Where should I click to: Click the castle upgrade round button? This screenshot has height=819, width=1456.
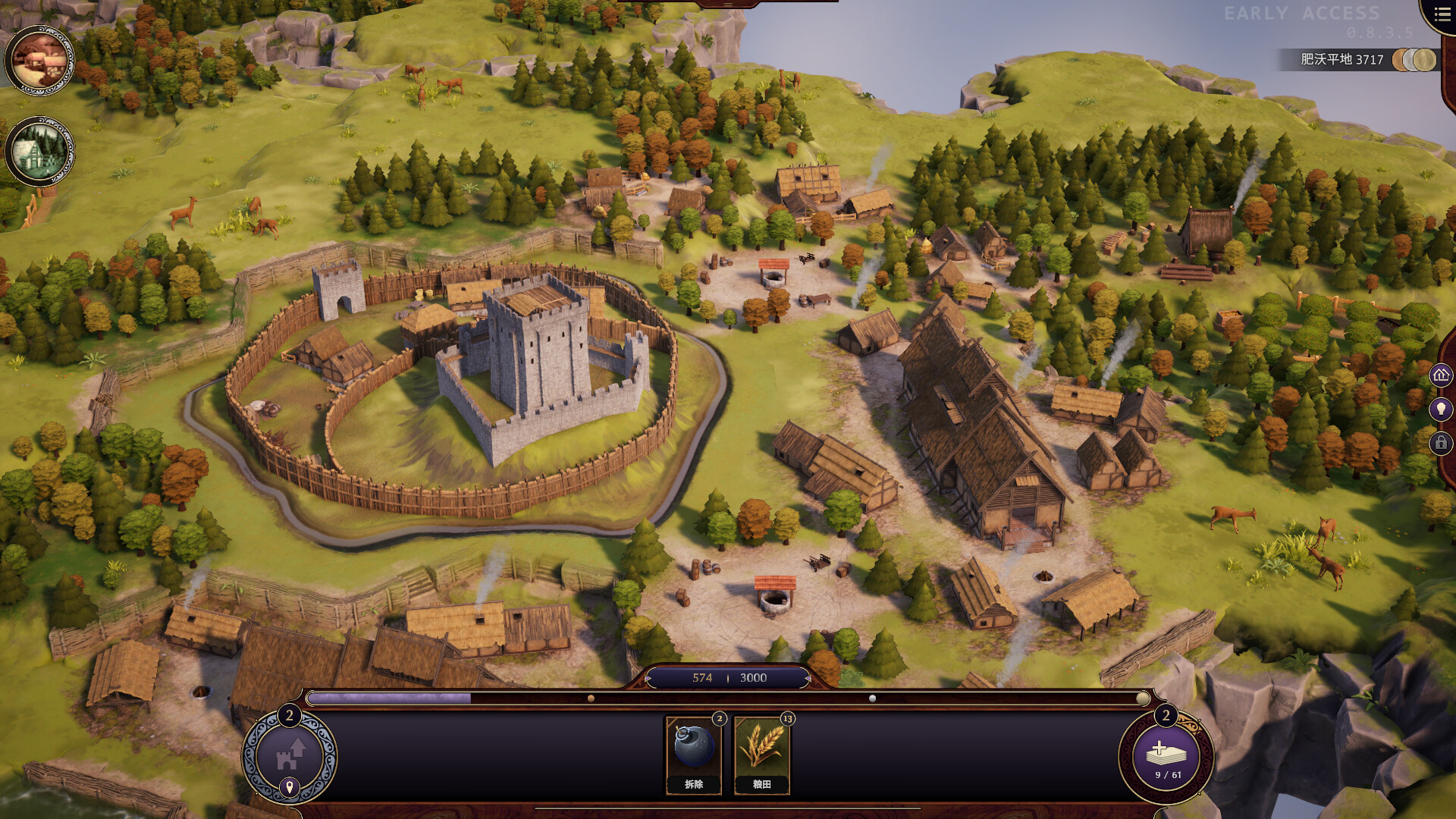289,753
